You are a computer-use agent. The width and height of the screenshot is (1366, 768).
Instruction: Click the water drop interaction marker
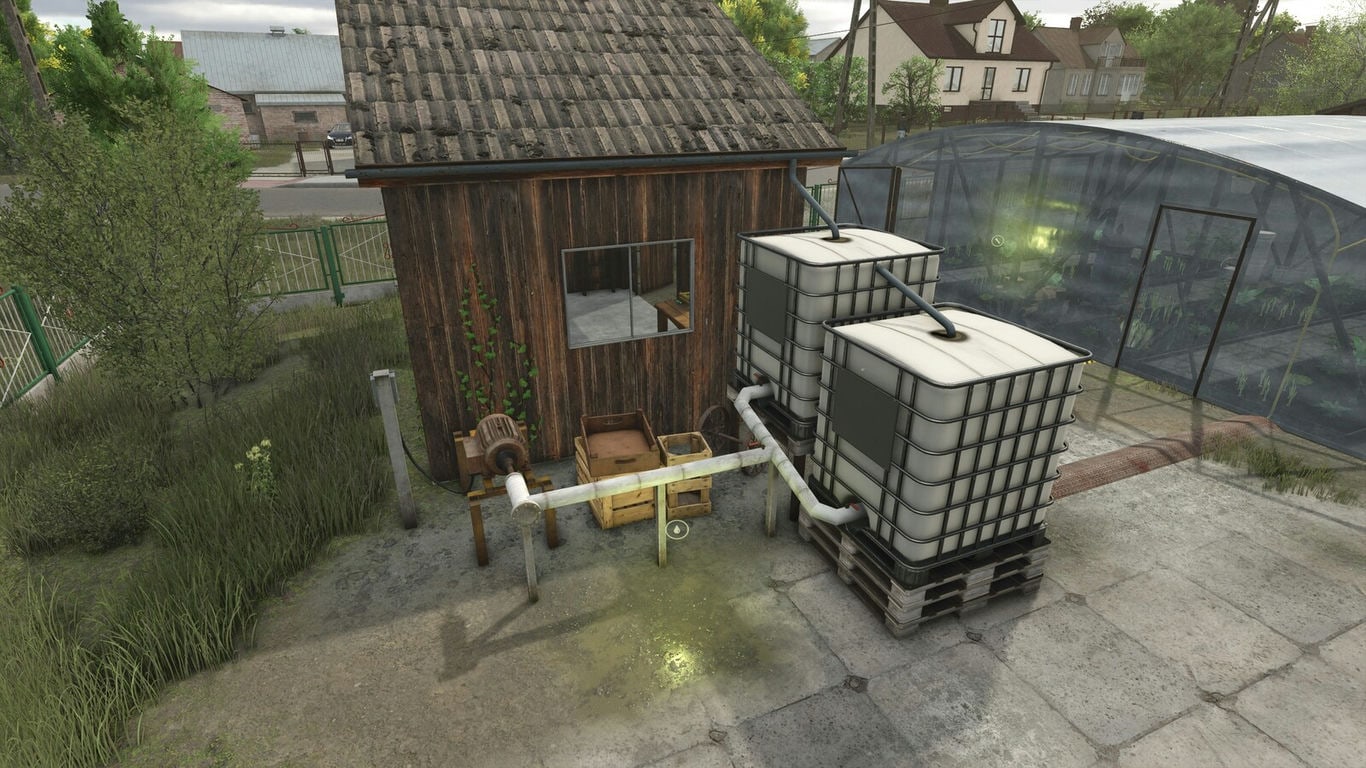pos(678,528)
